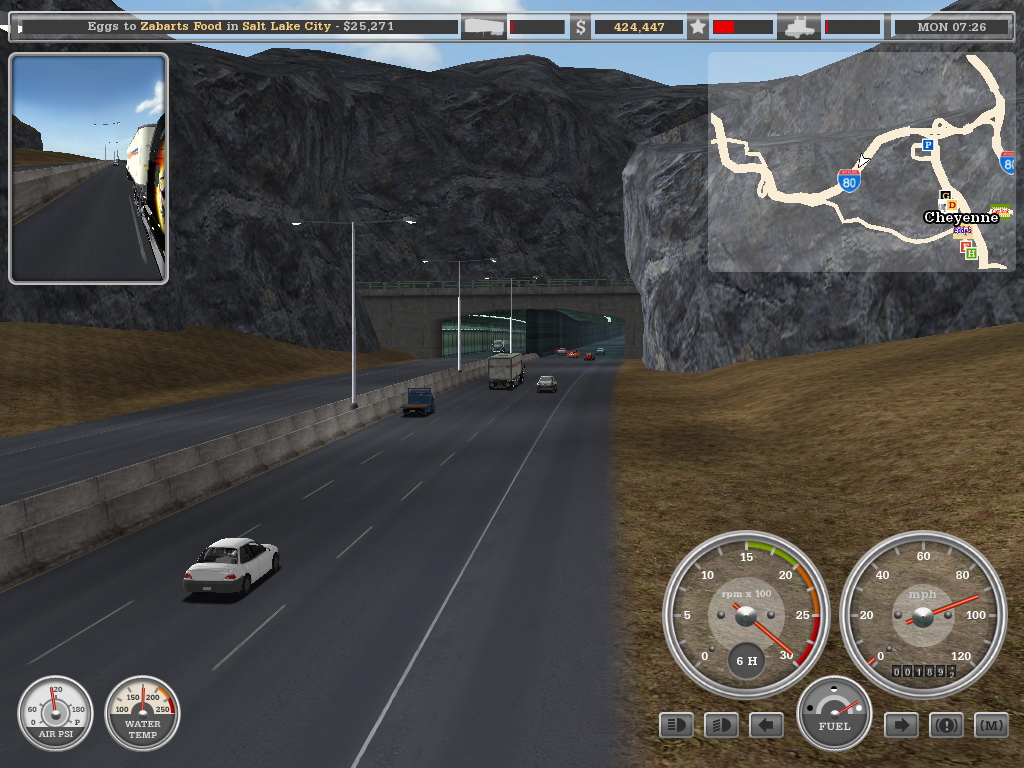Engage the parking brake warning button
This screenshot has width=1024, height=768.
click(x=946, y=725)
